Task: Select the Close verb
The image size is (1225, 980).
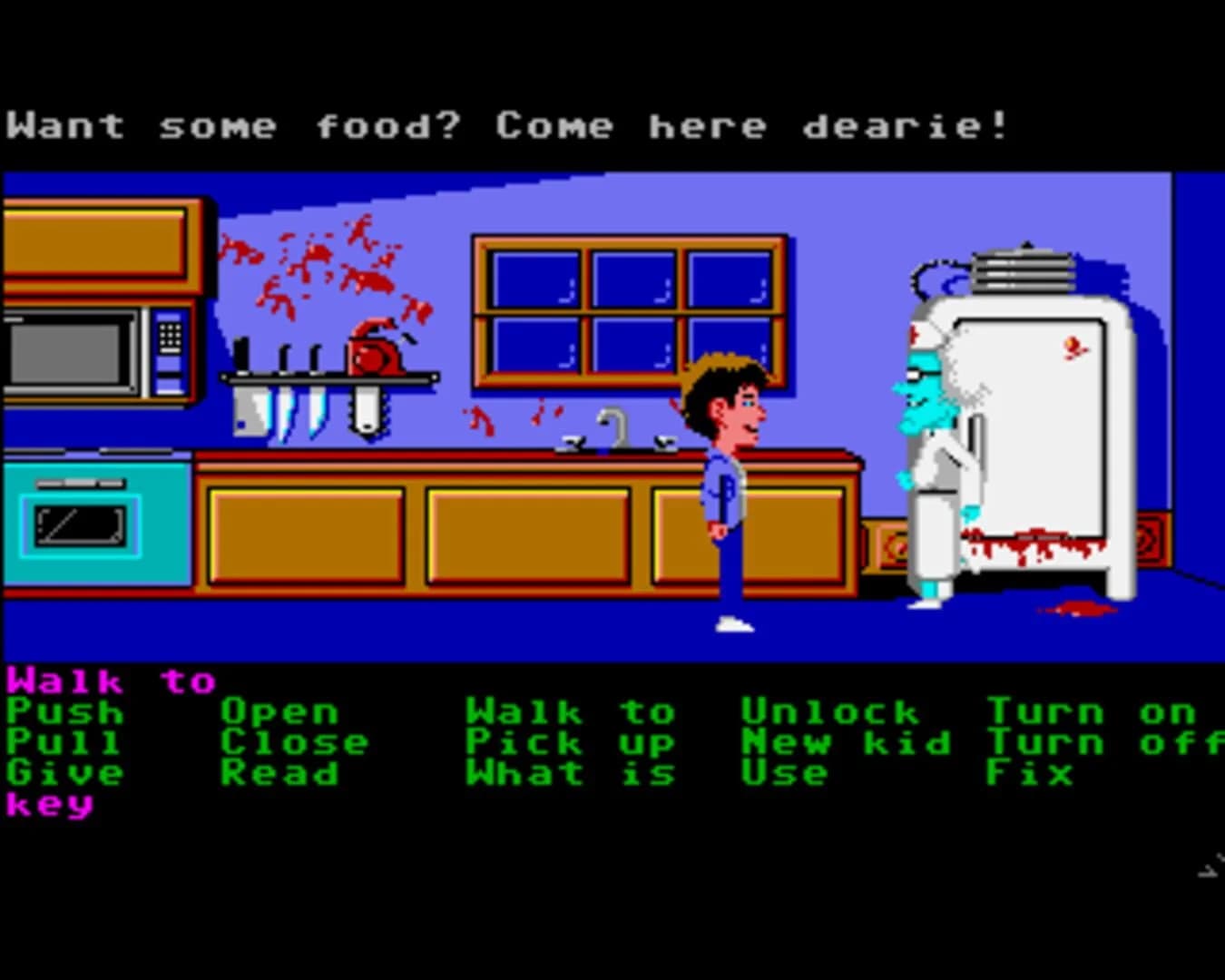Action: click(295, 742)
